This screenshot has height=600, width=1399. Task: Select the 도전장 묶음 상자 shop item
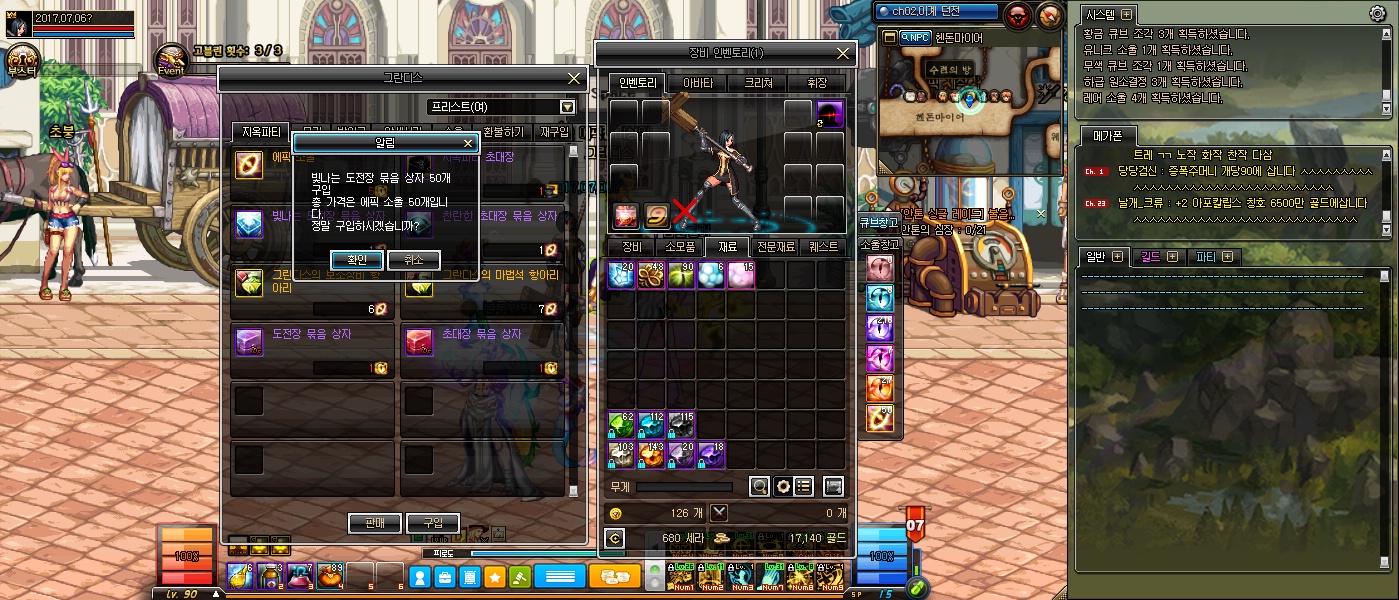(312, 333)
